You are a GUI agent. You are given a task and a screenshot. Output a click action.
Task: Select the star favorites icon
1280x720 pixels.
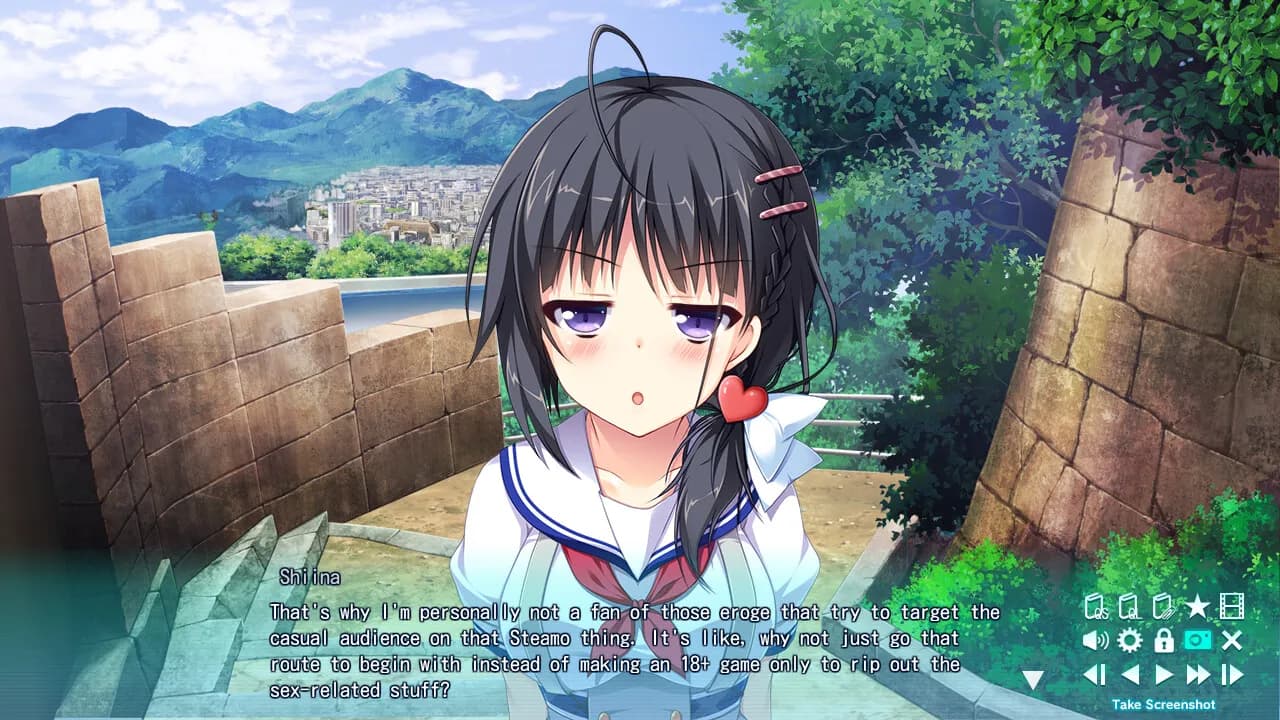[1197, 605]
